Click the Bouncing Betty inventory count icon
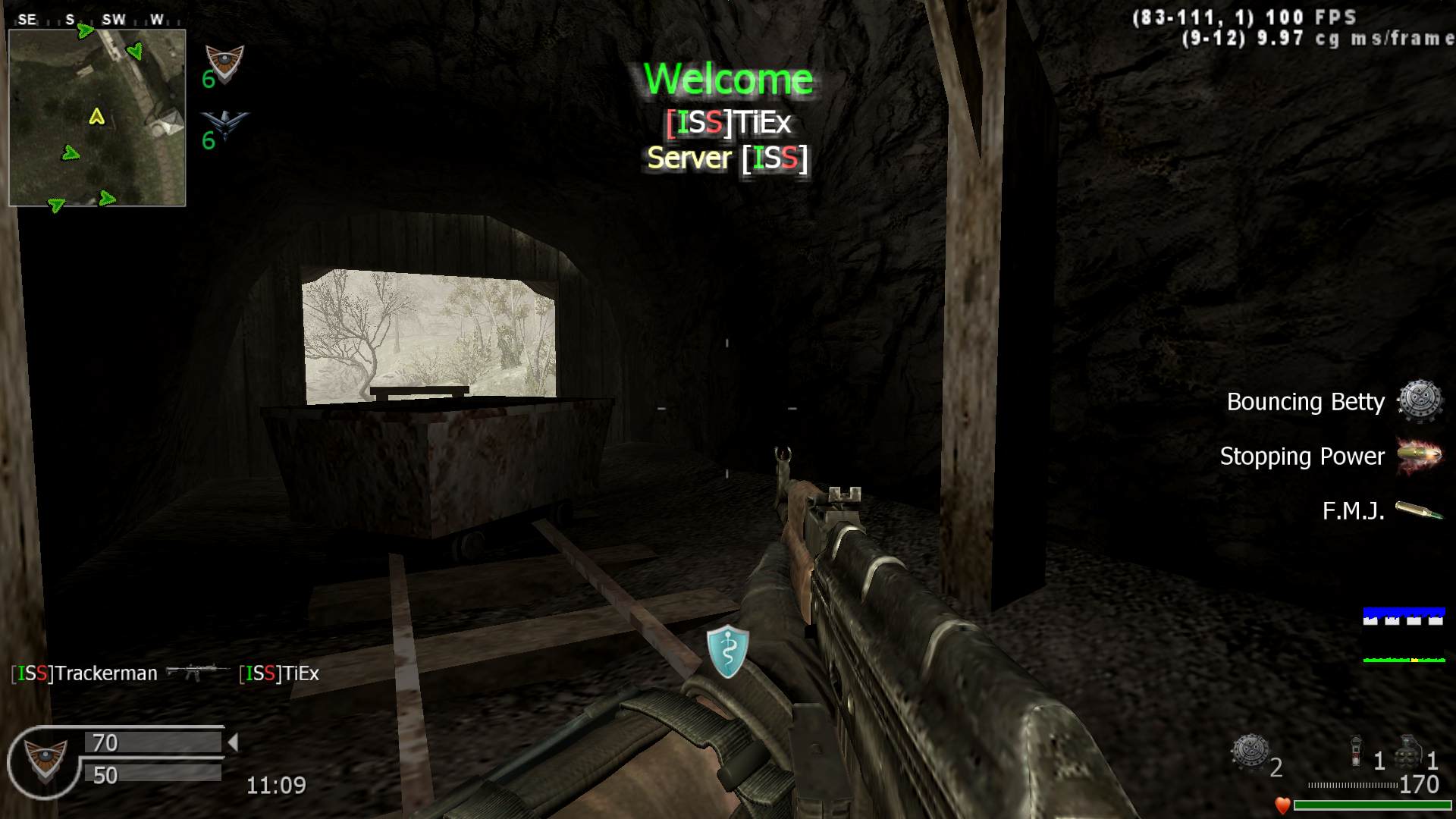This screenshot has width=1456, height=819. coord(1249,752)
